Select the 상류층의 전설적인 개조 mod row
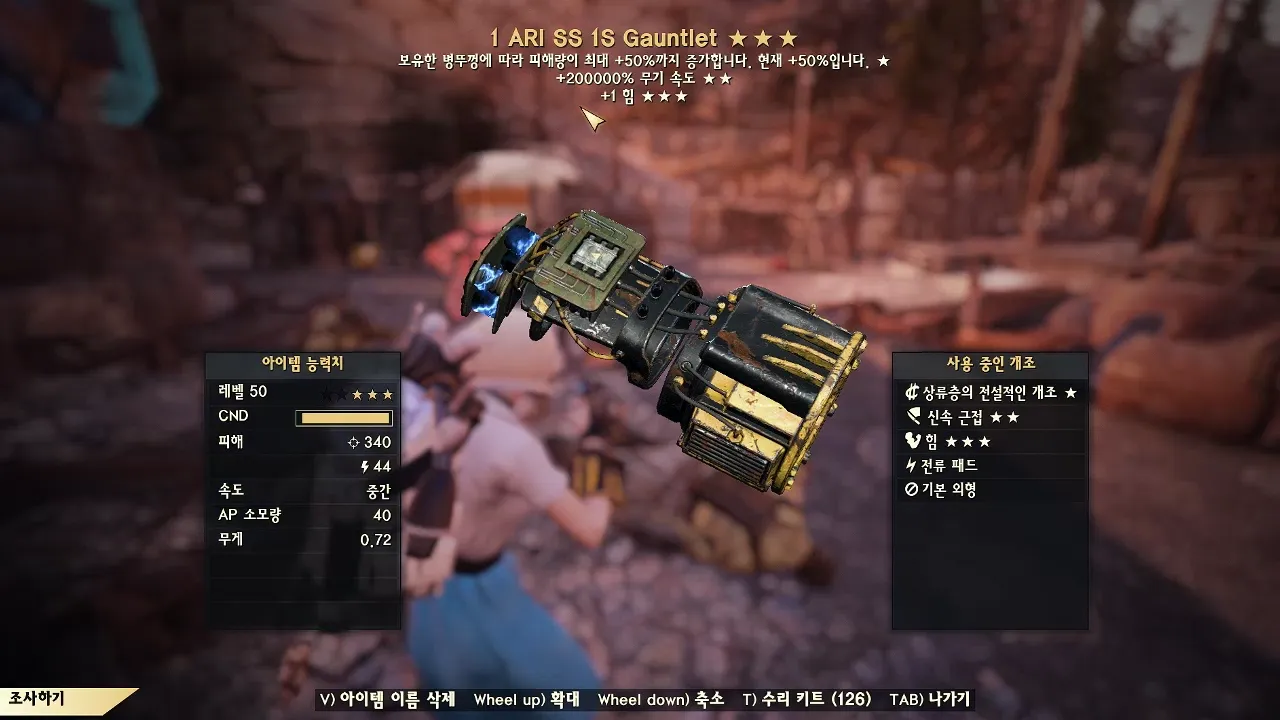Viewport: 1280px width, 720px height. pos(990,392)
